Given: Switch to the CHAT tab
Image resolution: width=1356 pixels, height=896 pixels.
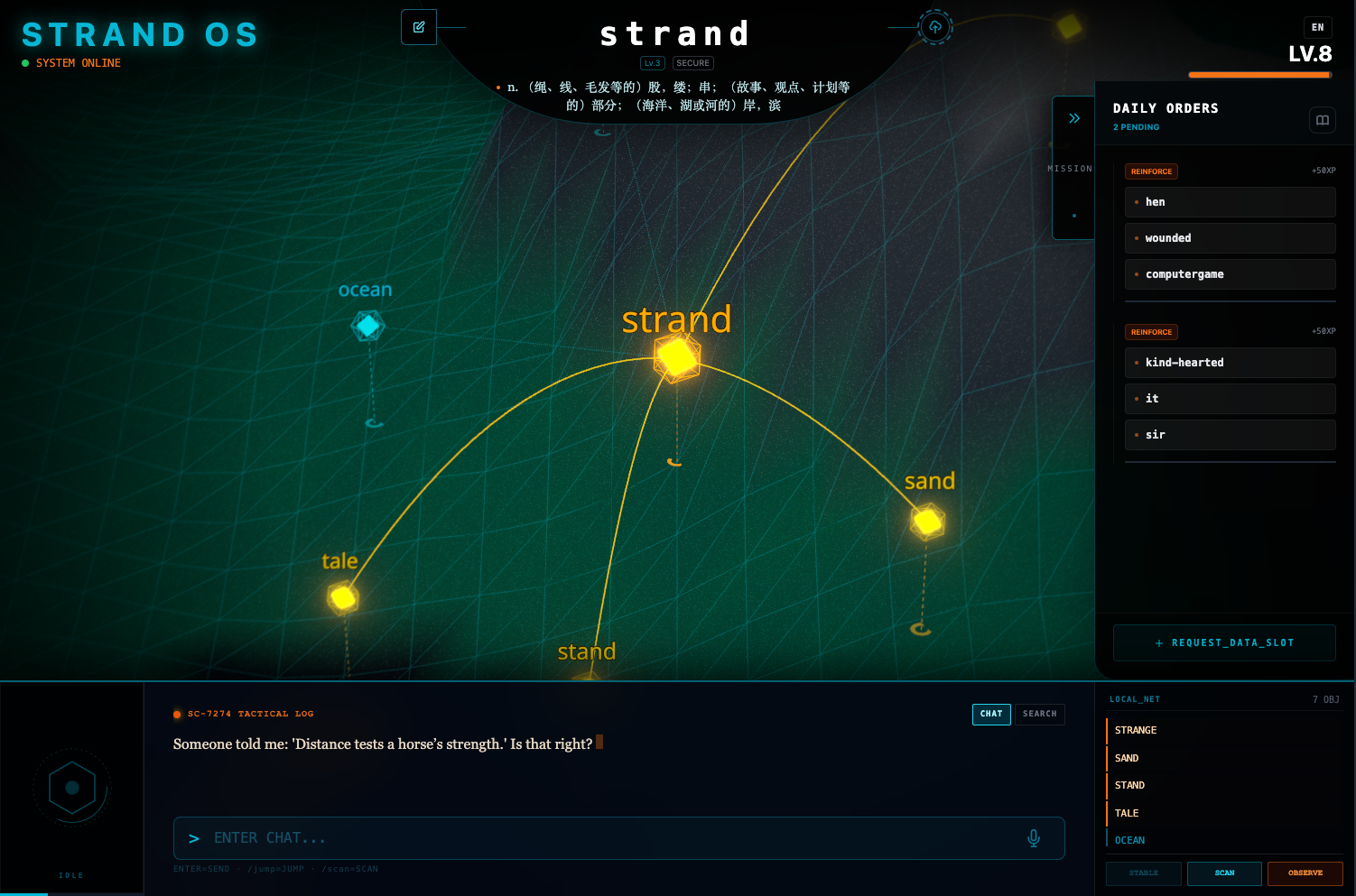Looking at the screenshot, I should pyautogui.click(x=991, y=714).
